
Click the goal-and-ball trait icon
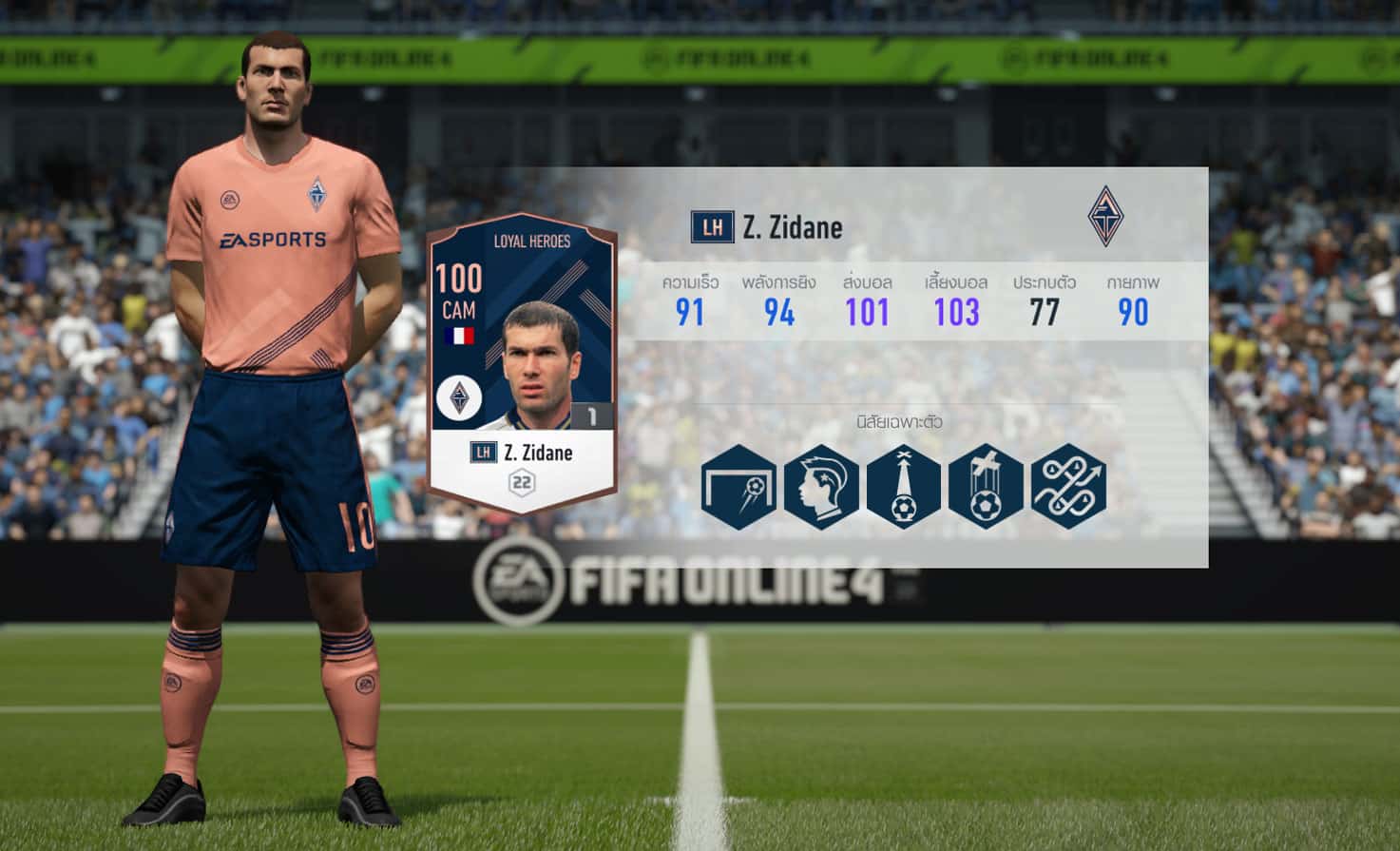tap(738, 487)
